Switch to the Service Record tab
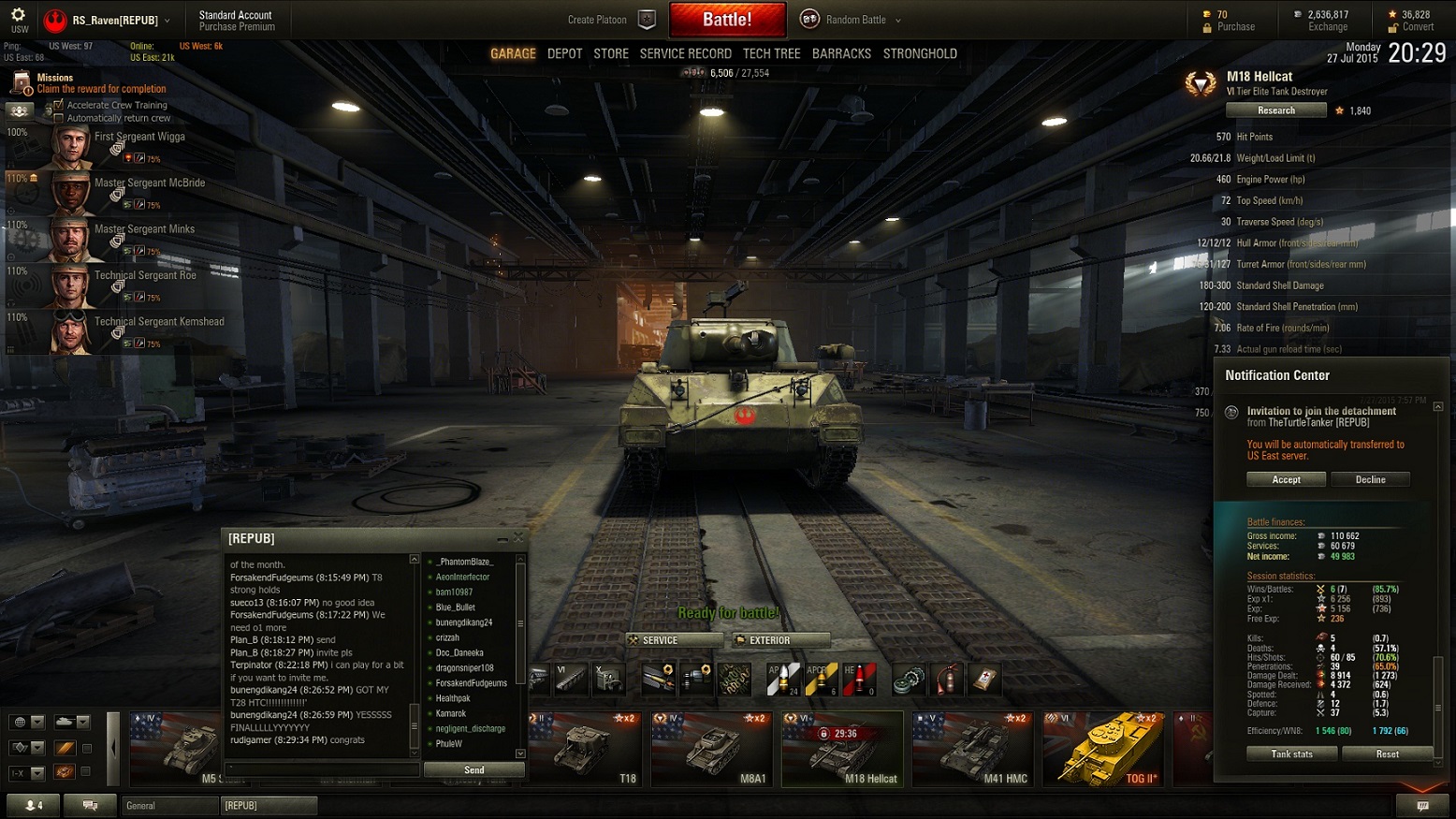This screenshot has height=819, width=1456. (685, 54)
